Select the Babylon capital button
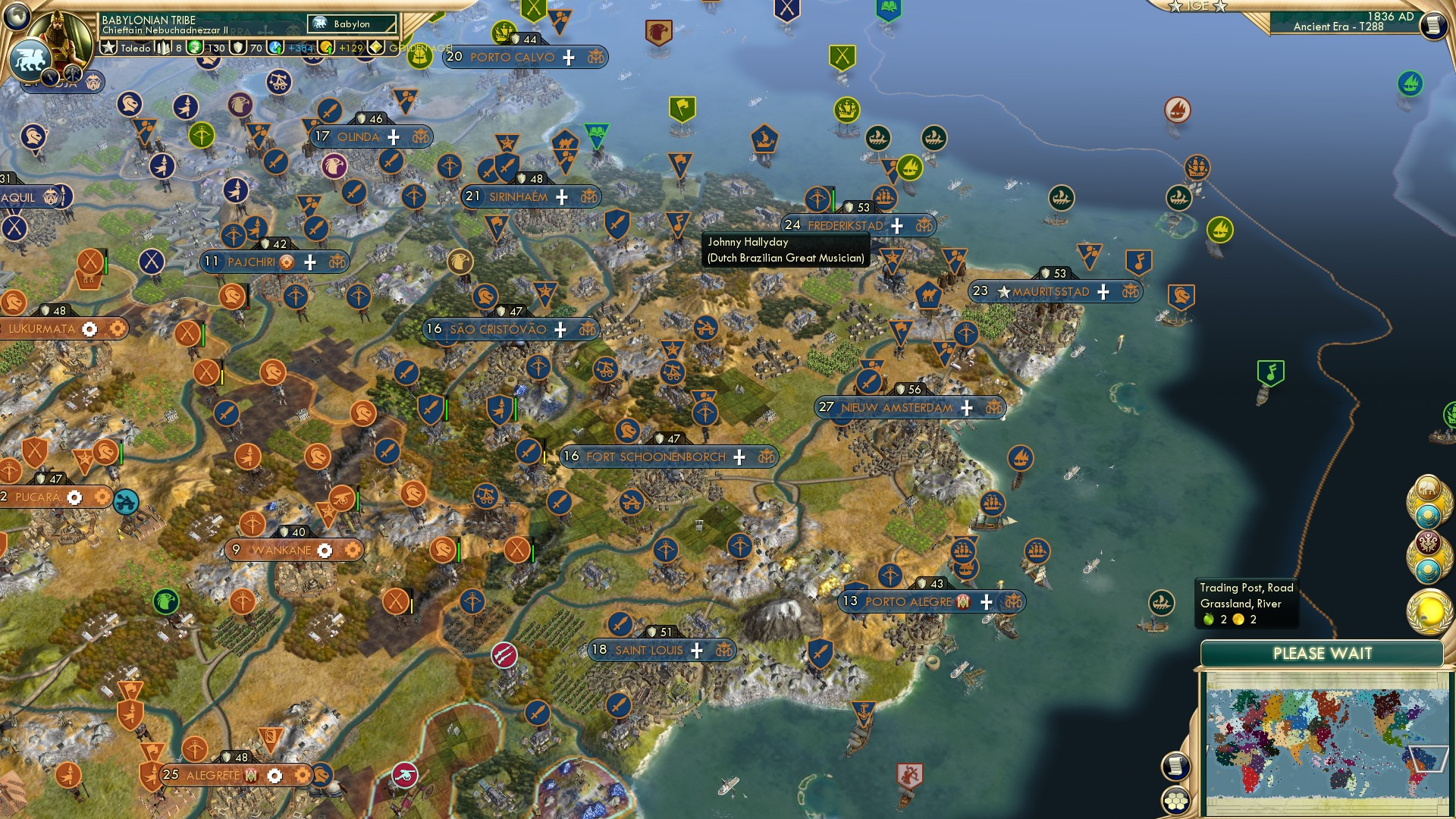The image size is (1456, 819). coord(352,24)
